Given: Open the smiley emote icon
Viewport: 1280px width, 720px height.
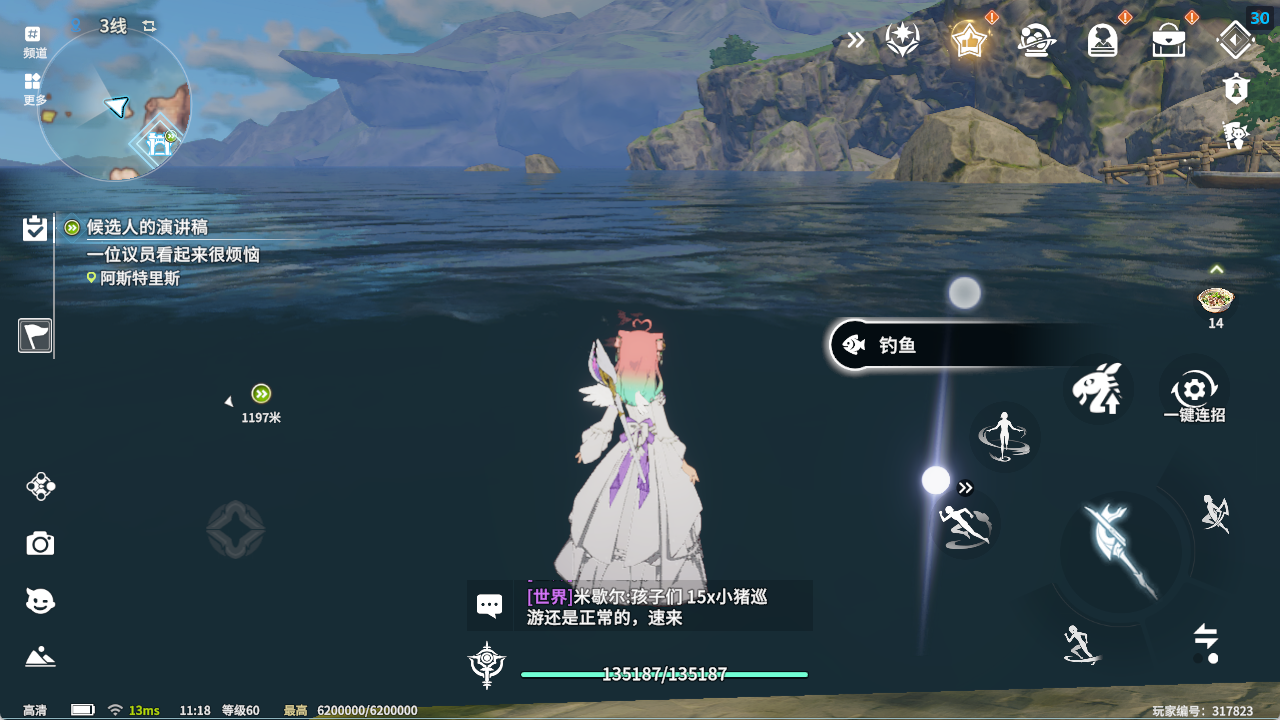Looking at the screenshot, I should click(38, 600).
